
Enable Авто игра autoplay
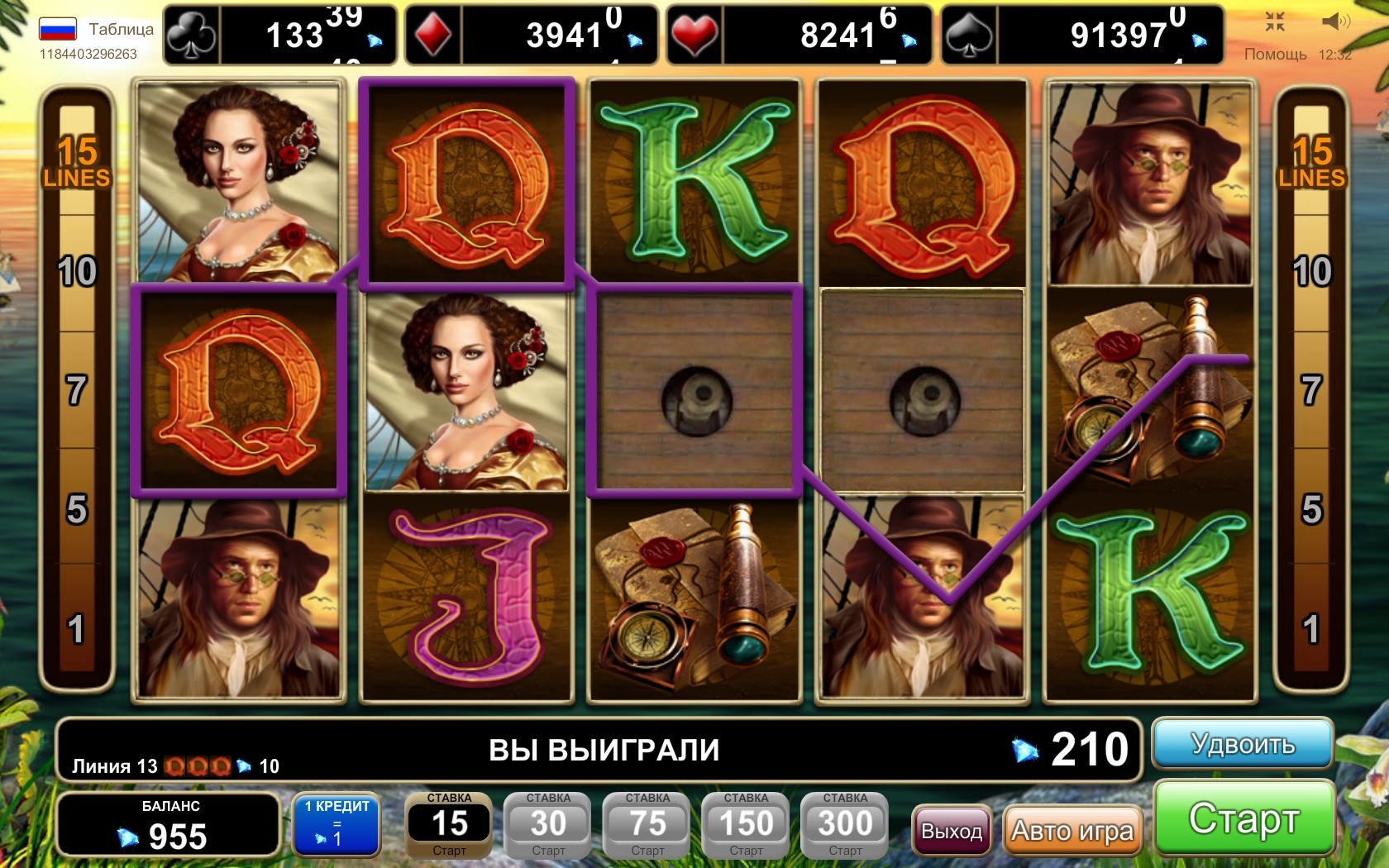[x=1072, y=830]
